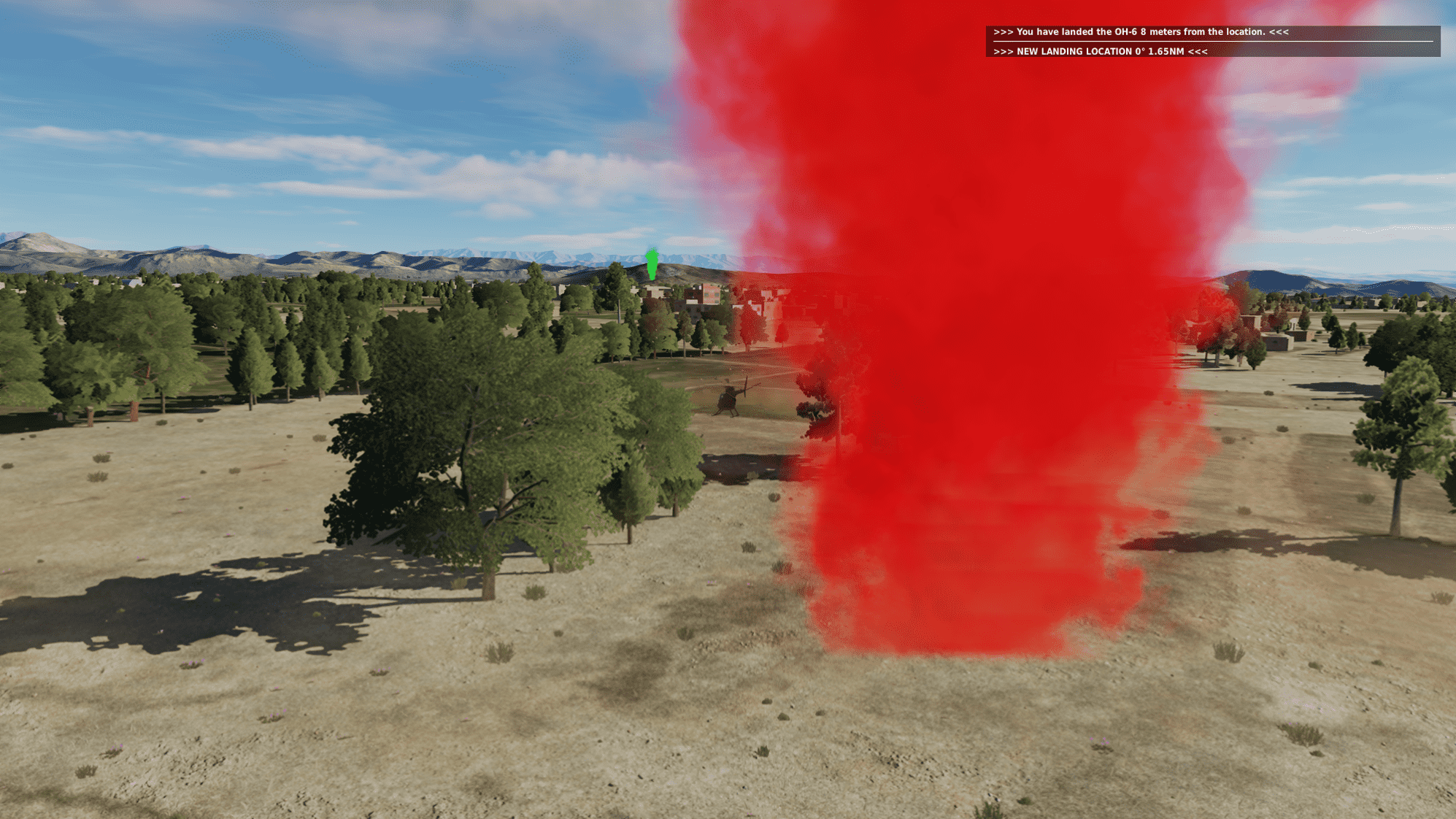Select the parked OH-6 helicopter

728,398
